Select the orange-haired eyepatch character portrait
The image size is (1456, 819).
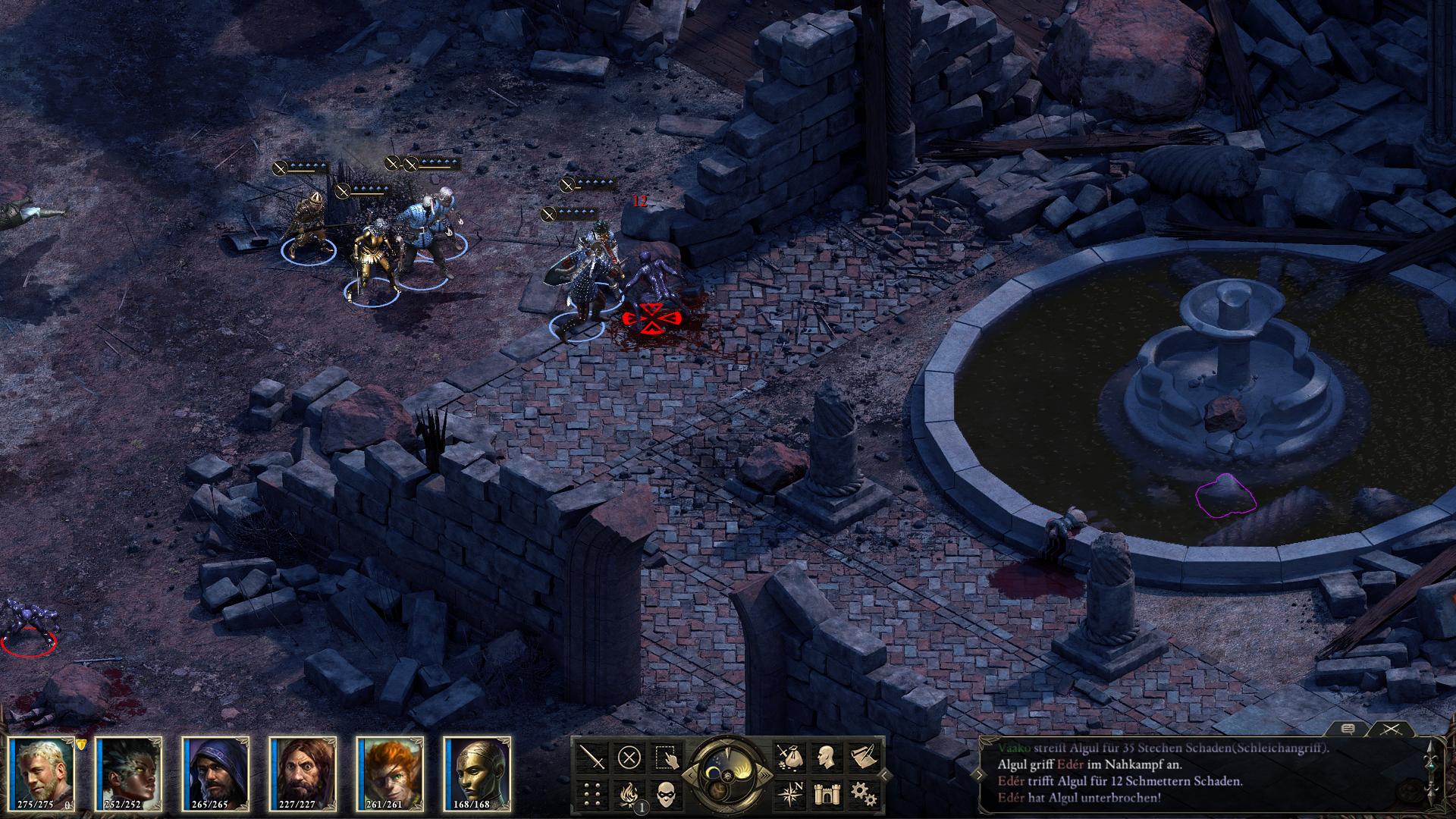click(x=391, y=772)
